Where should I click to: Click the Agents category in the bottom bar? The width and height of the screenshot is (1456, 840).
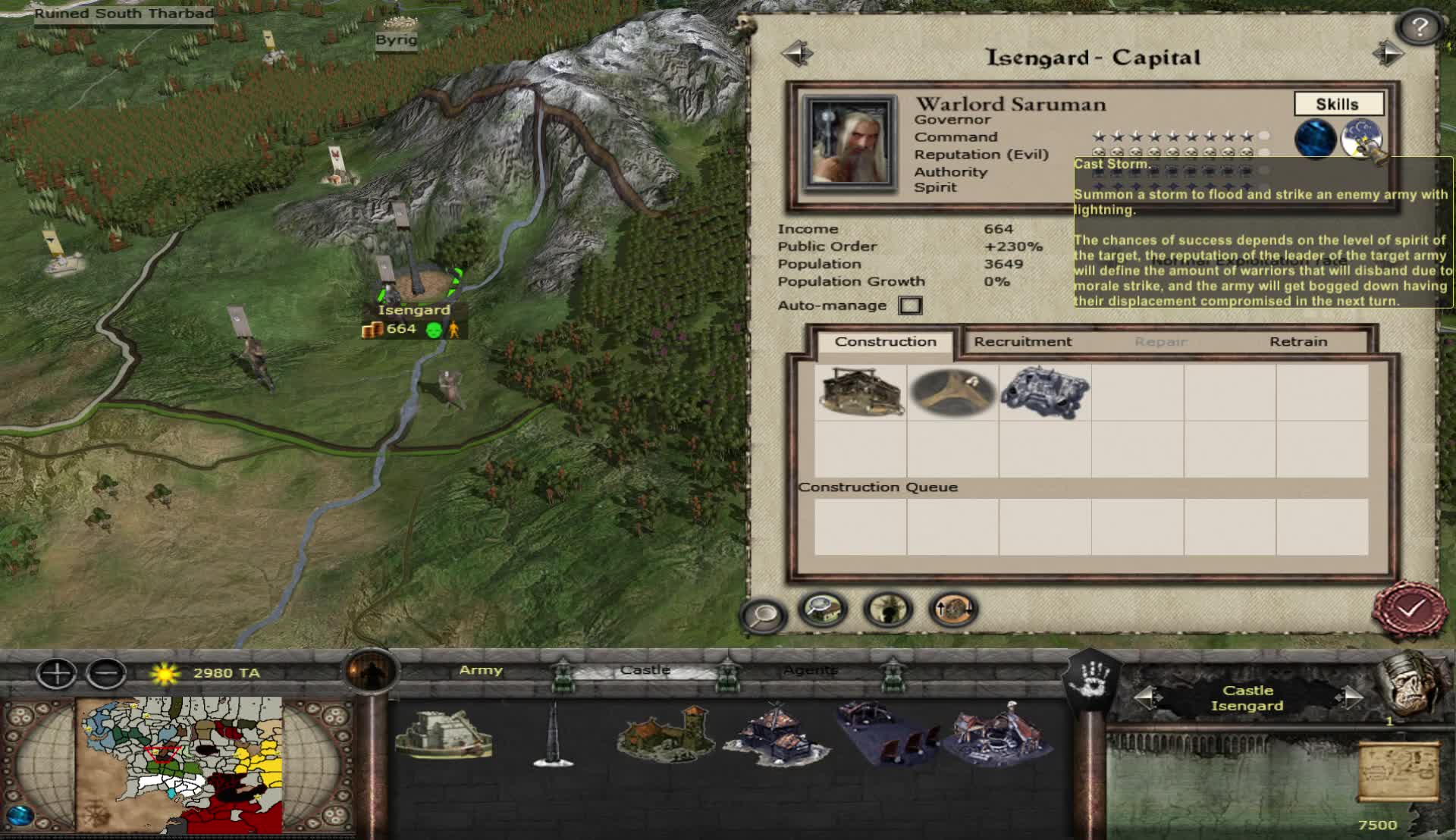(x=810, y=670)
